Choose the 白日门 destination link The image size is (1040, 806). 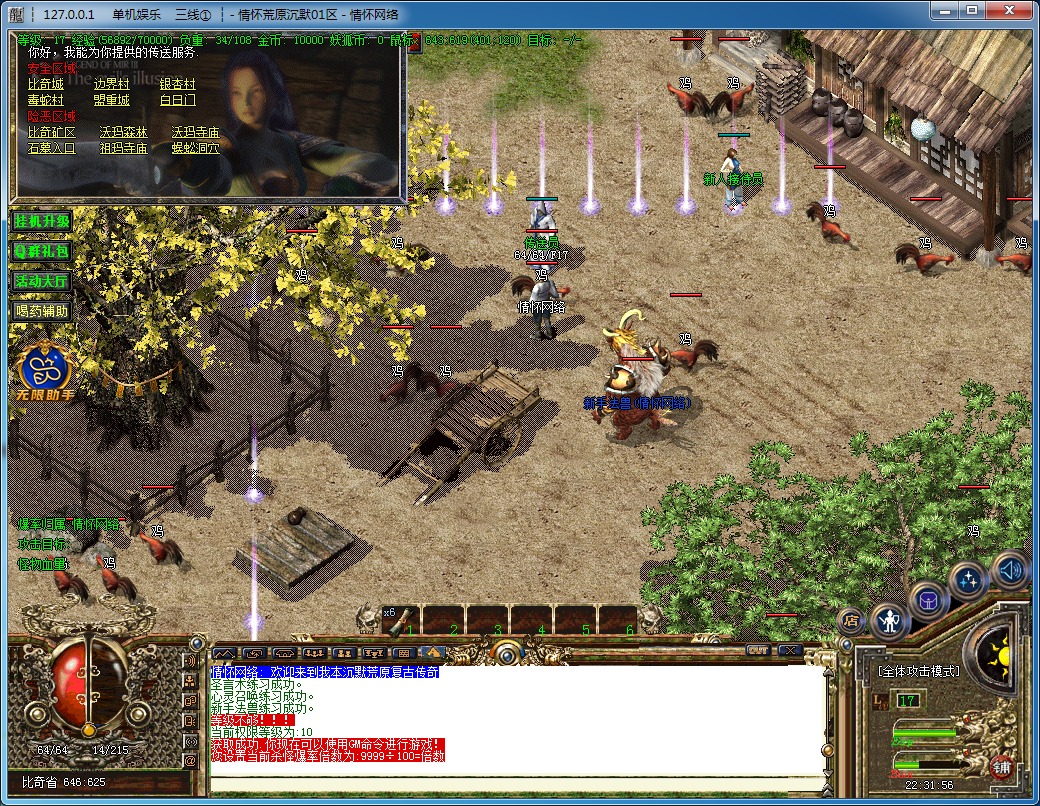tap(178, 100)
